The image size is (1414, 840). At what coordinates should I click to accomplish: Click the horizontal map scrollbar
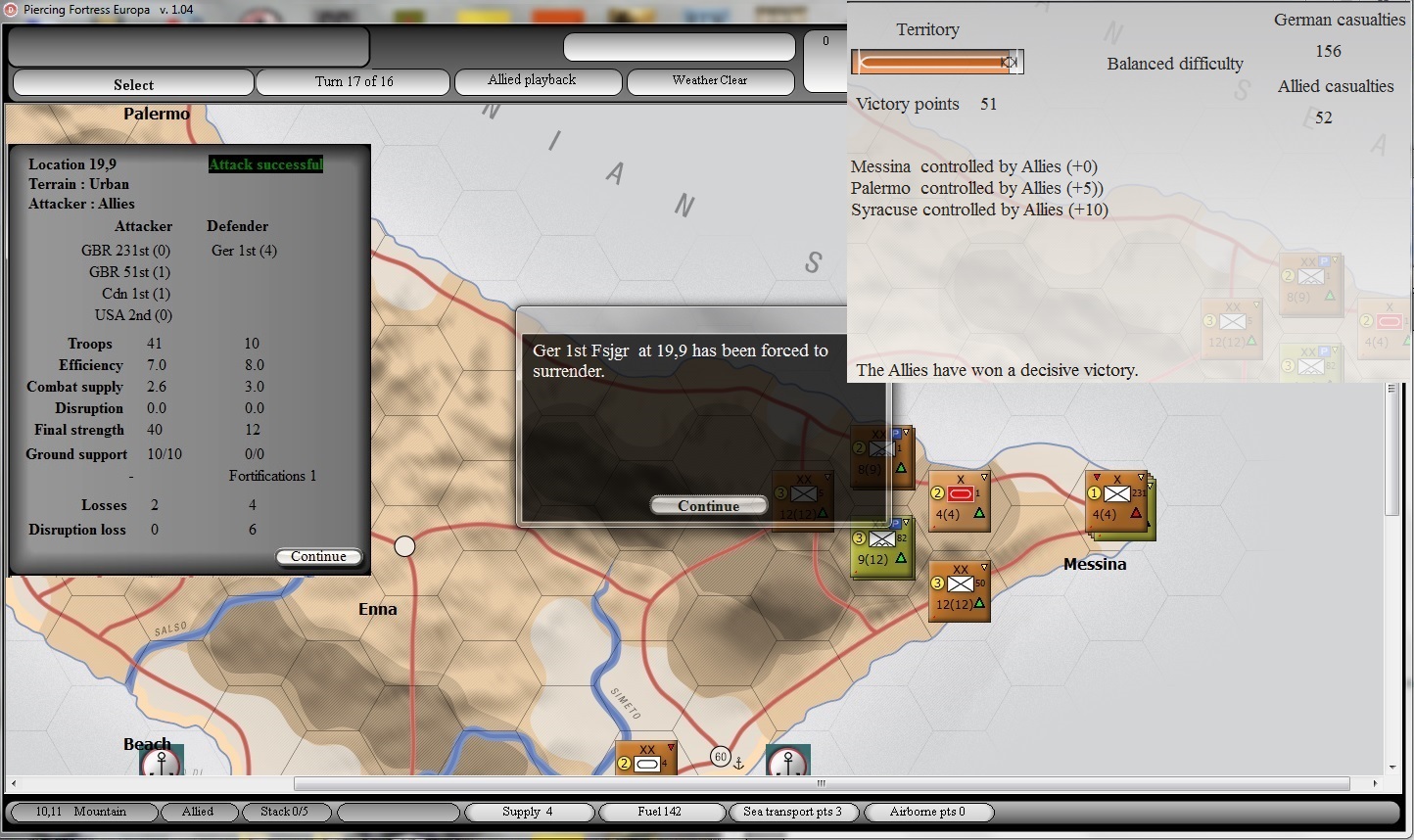[821, 783]
